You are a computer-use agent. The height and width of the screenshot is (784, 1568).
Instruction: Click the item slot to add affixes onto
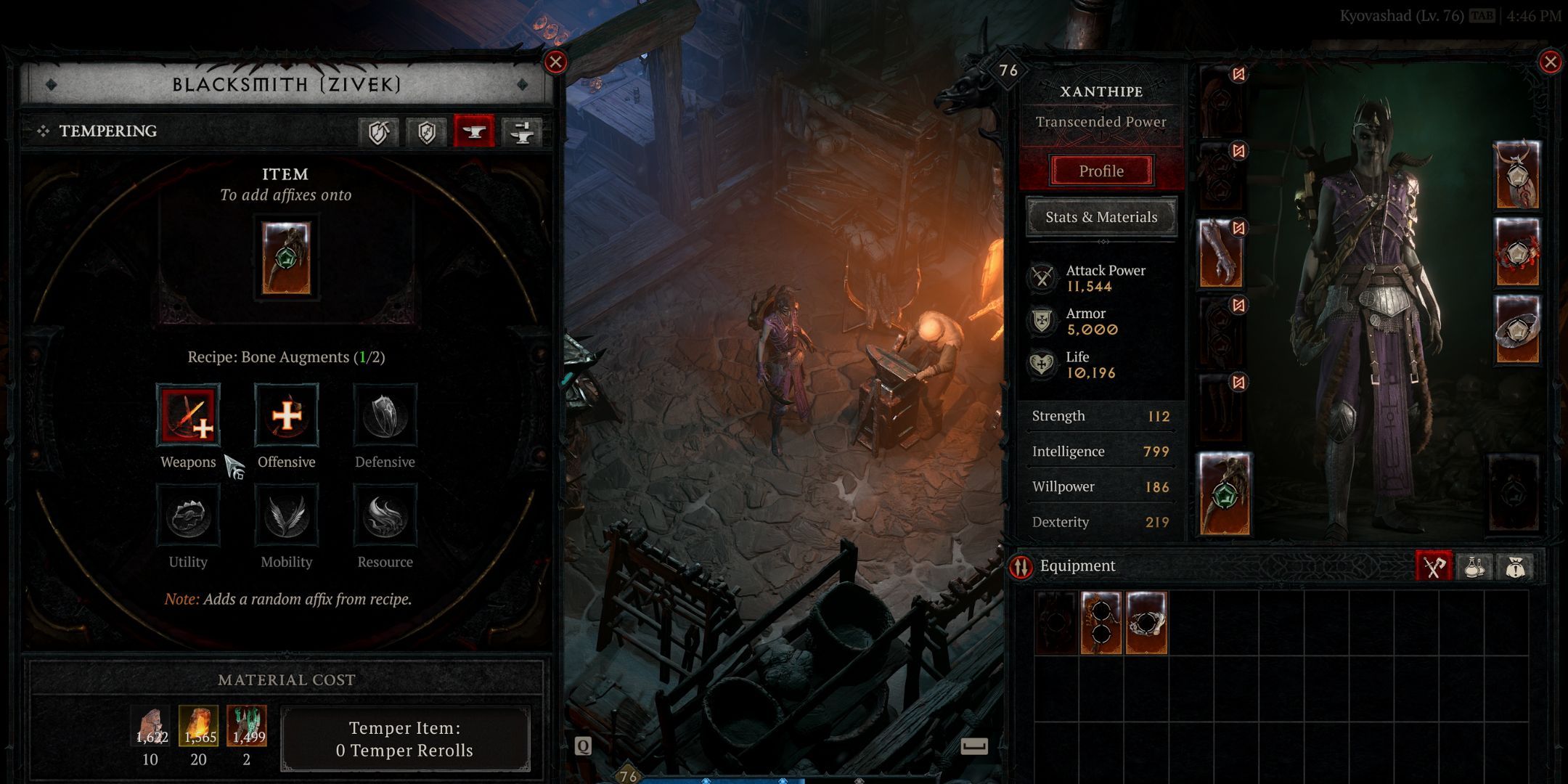(286, 258)
